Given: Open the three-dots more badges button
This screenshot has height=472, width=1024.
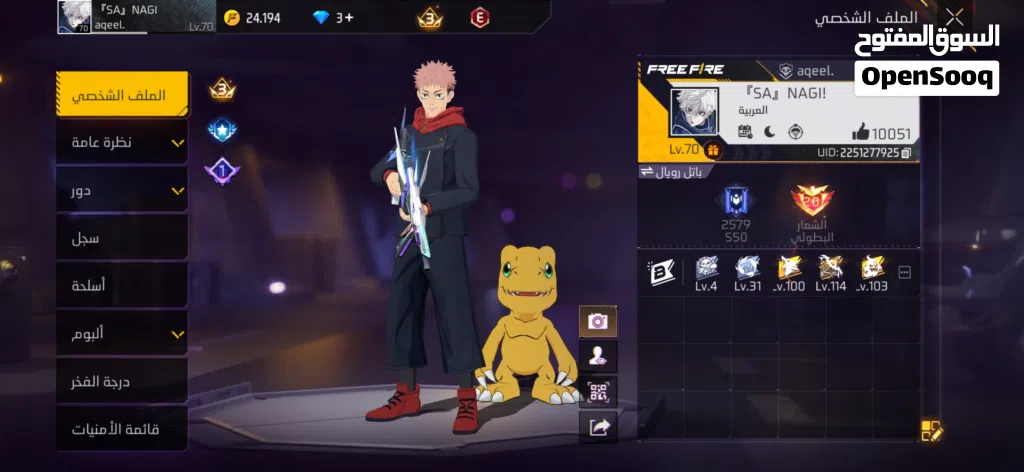Looking at the screenshot, I should [x=904, y=272].
